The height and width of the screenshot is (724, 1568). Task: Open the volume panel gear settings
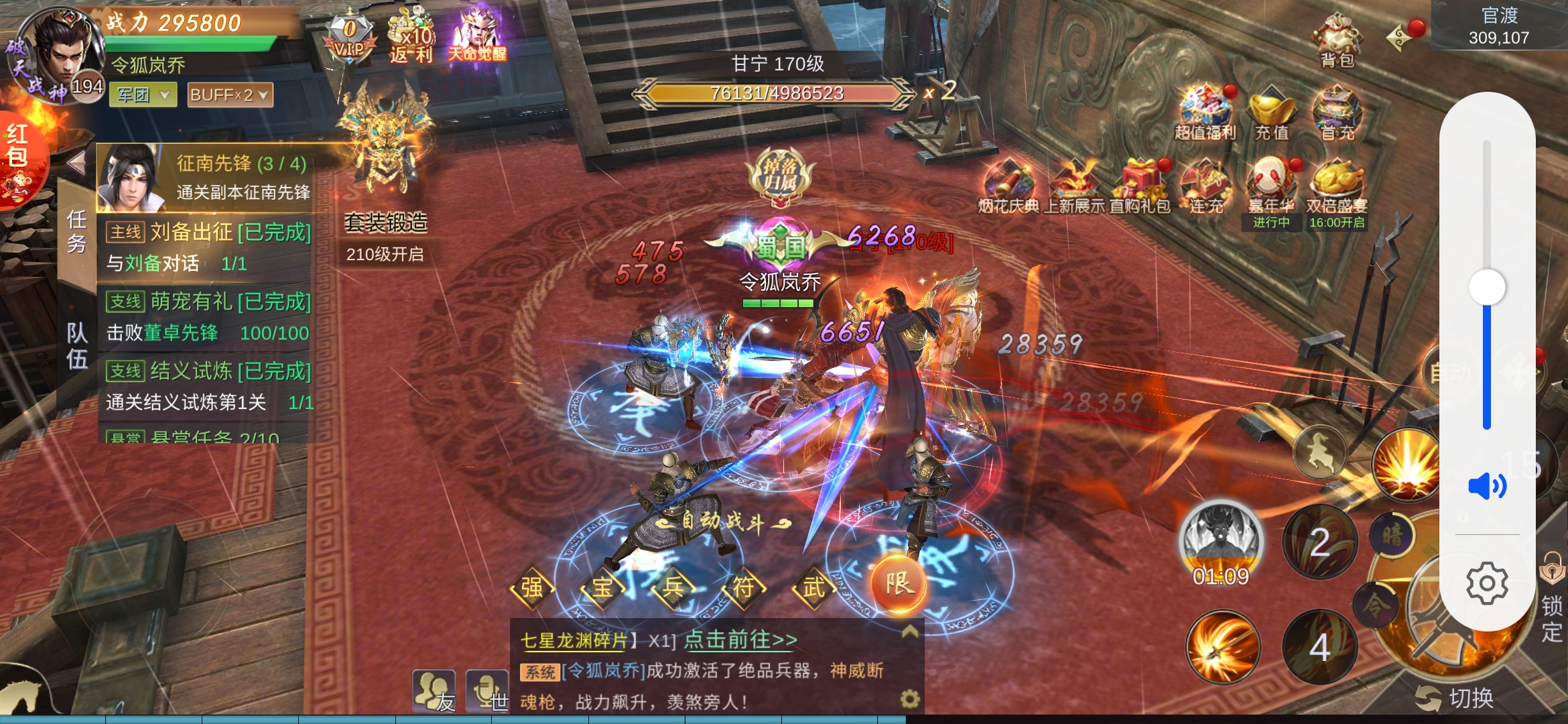(1487, 583)
